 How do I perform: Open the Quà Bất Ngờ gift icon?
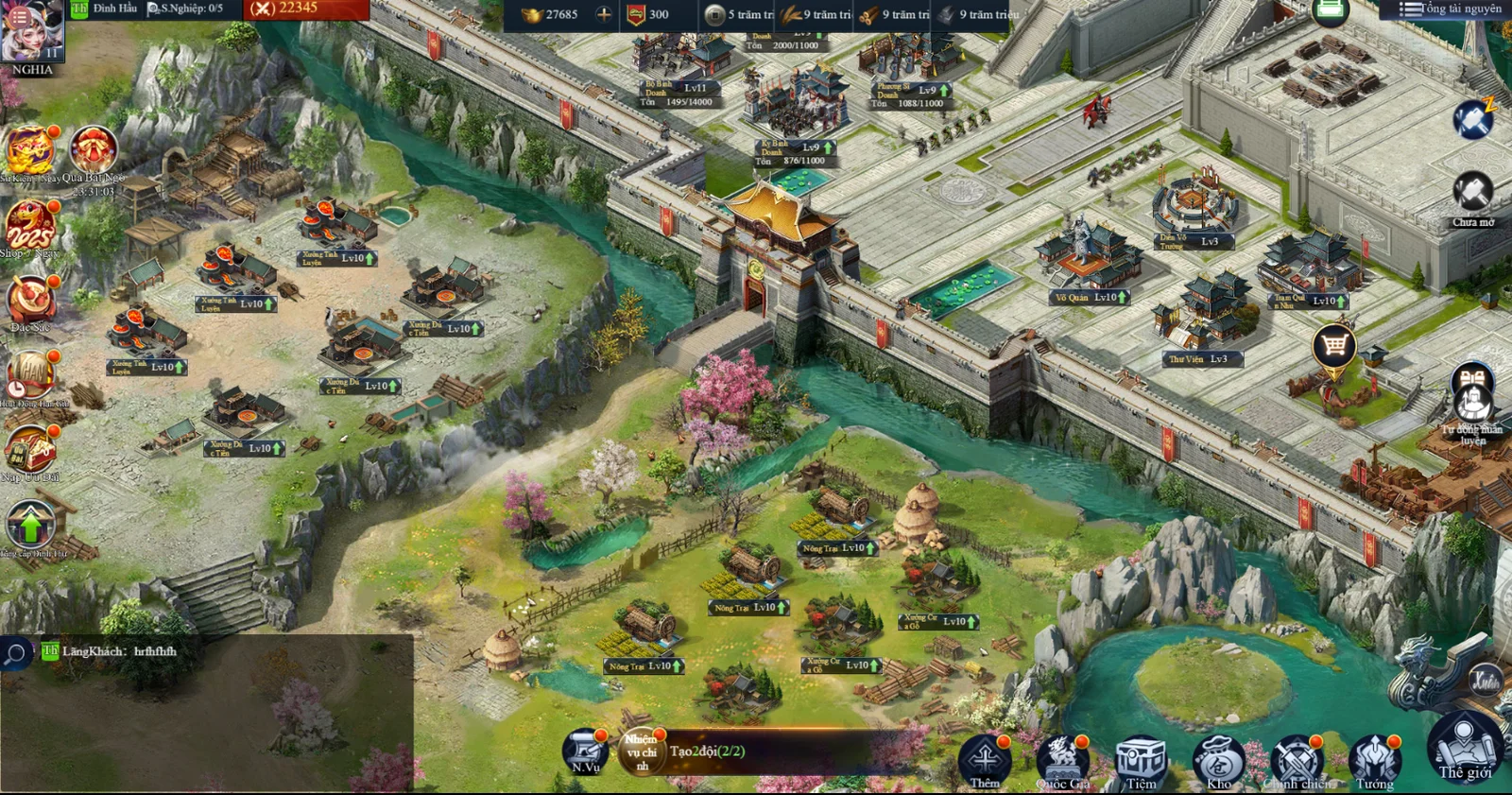[94, 151]
